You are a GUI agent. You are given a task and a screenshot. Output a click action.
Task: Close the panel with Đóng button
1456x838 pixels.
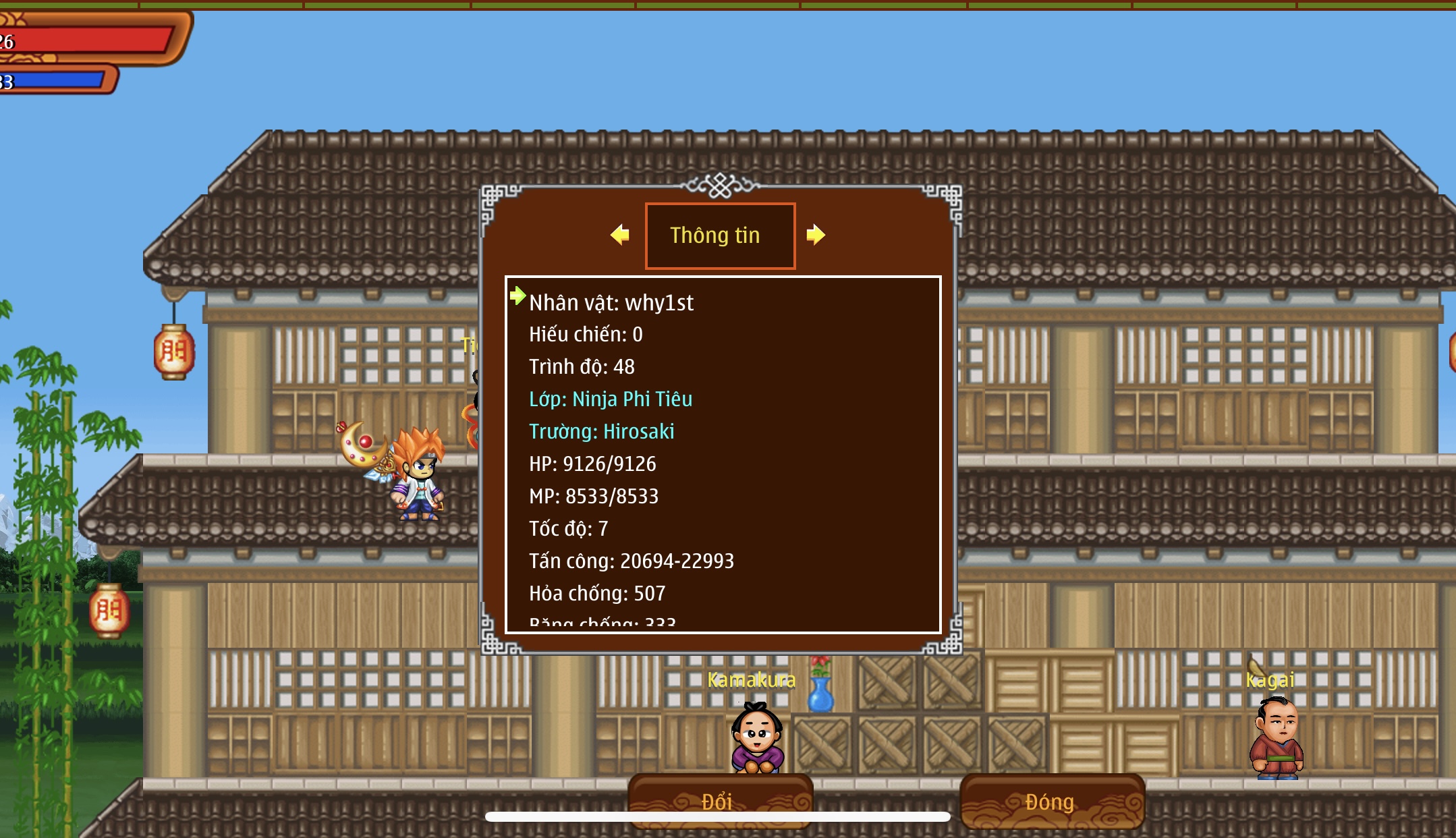[x=1051, y=801]
